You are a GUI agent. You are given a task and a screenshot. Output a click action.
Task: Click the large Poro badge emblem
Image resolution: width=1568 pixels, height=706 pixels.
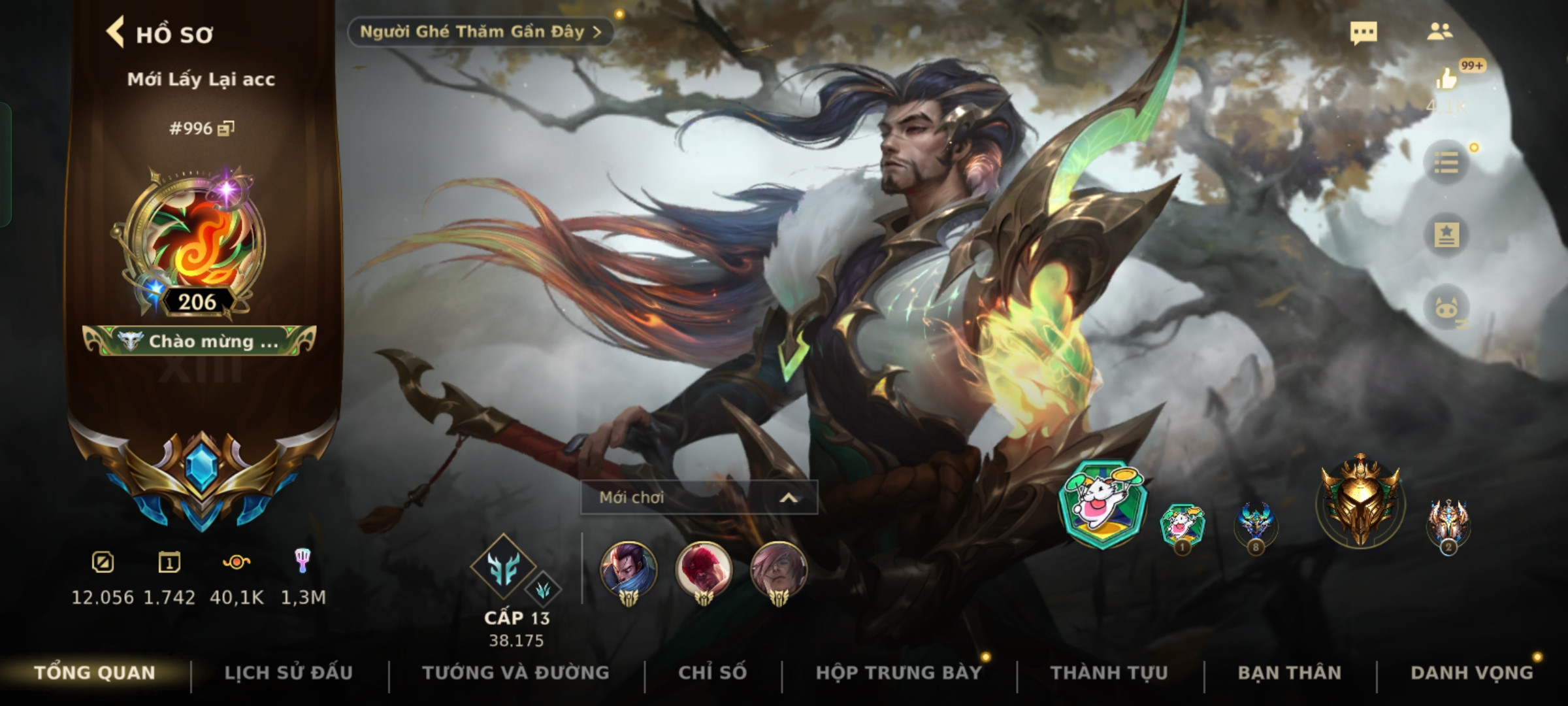(1102, 503)
